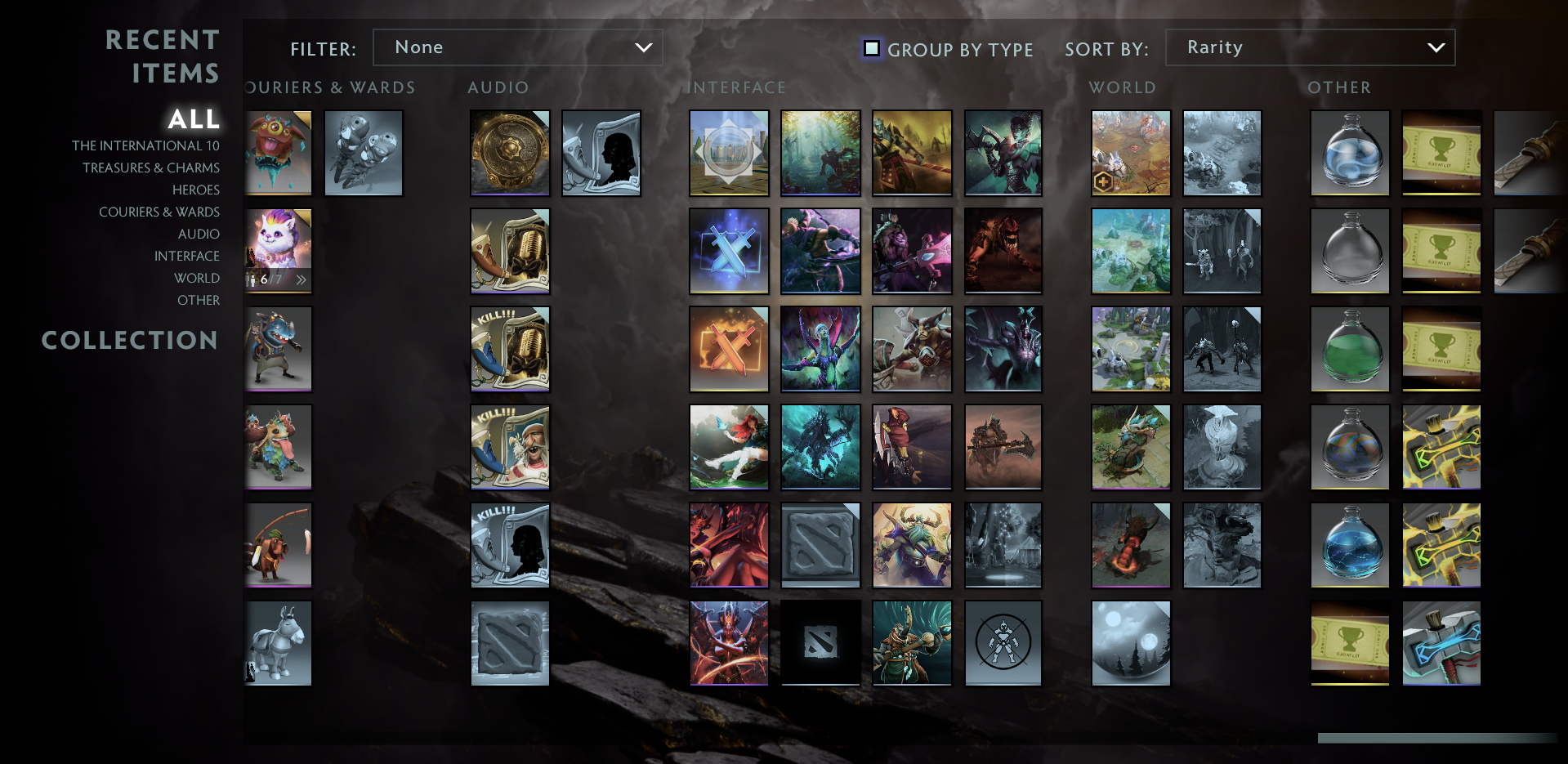Select the gray donkey courier icon
This screenshot has height=764, width=1568.
pyautogui.click(x=277, y=643)
